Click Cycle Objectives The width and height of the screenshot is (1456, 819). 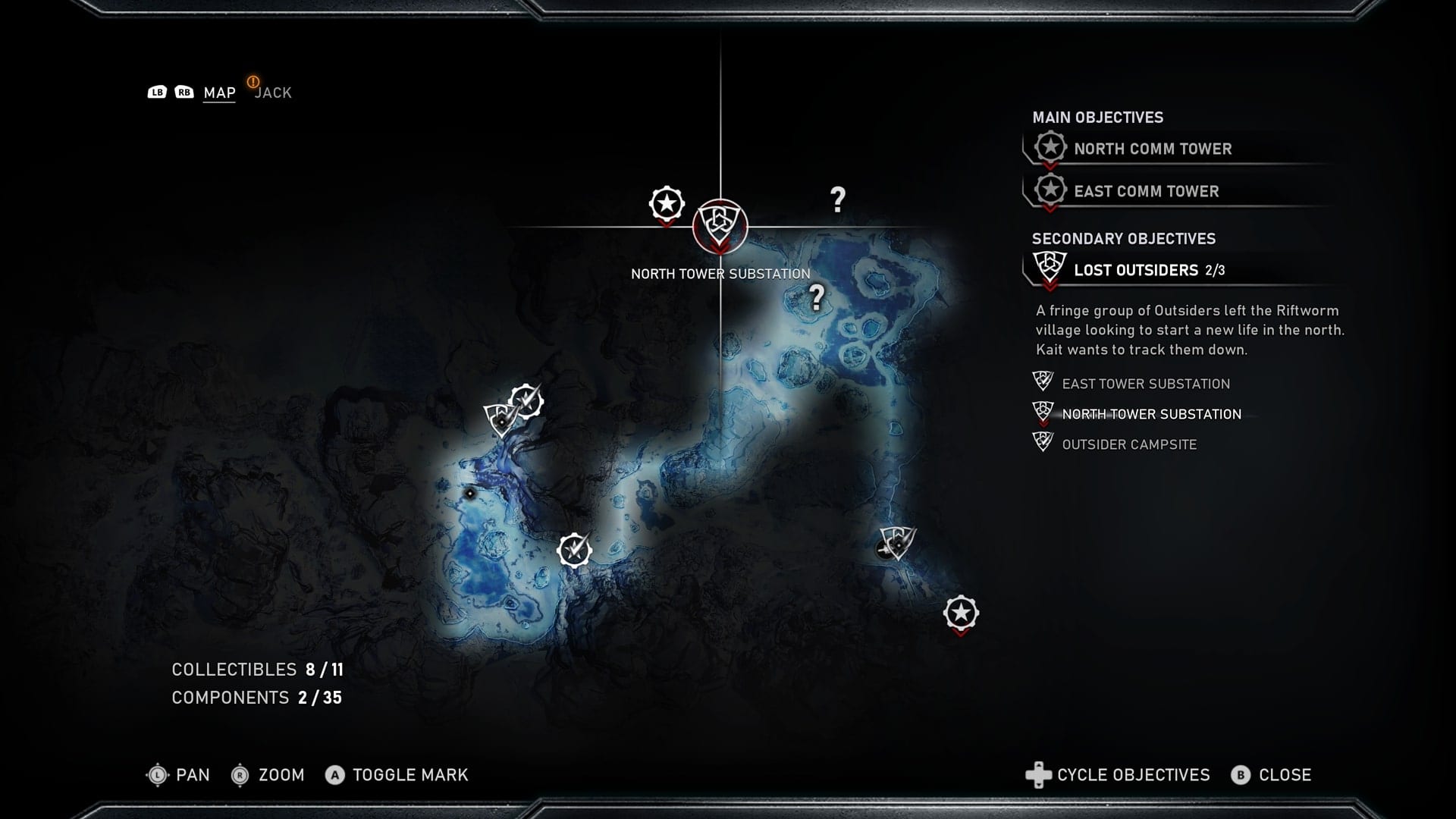(1133, 775)
